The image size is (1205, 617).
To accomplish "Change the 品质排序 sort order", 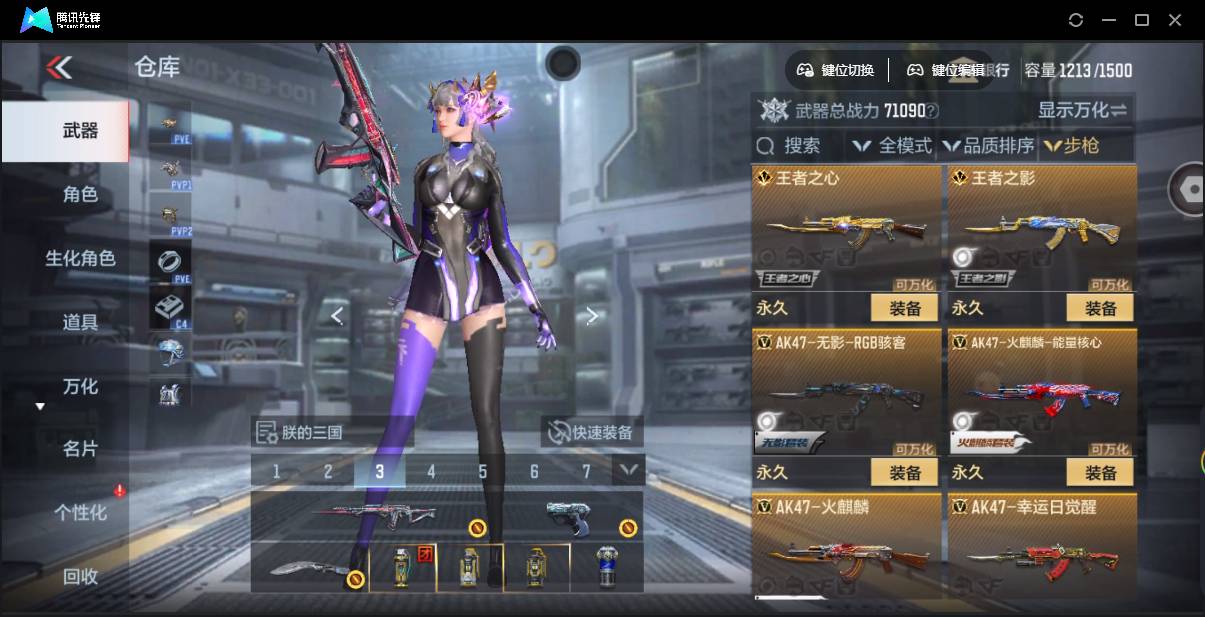I will [x=987, y=146].
